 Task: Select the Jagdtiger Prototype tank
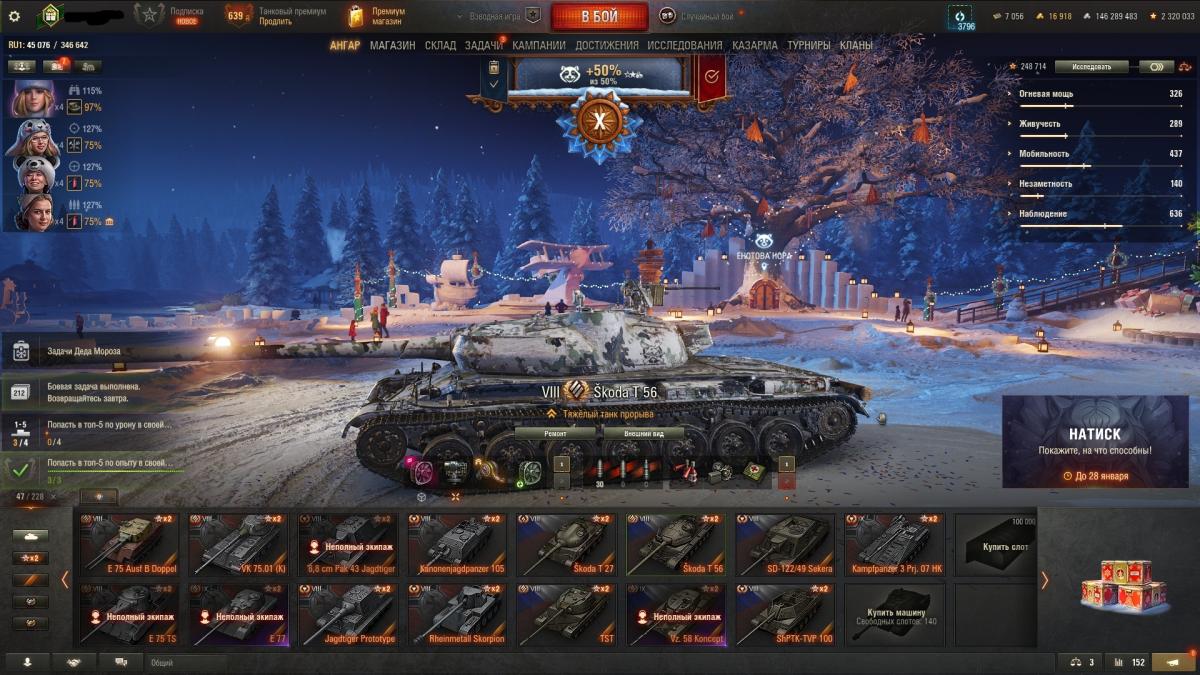(x=348, y=615)
